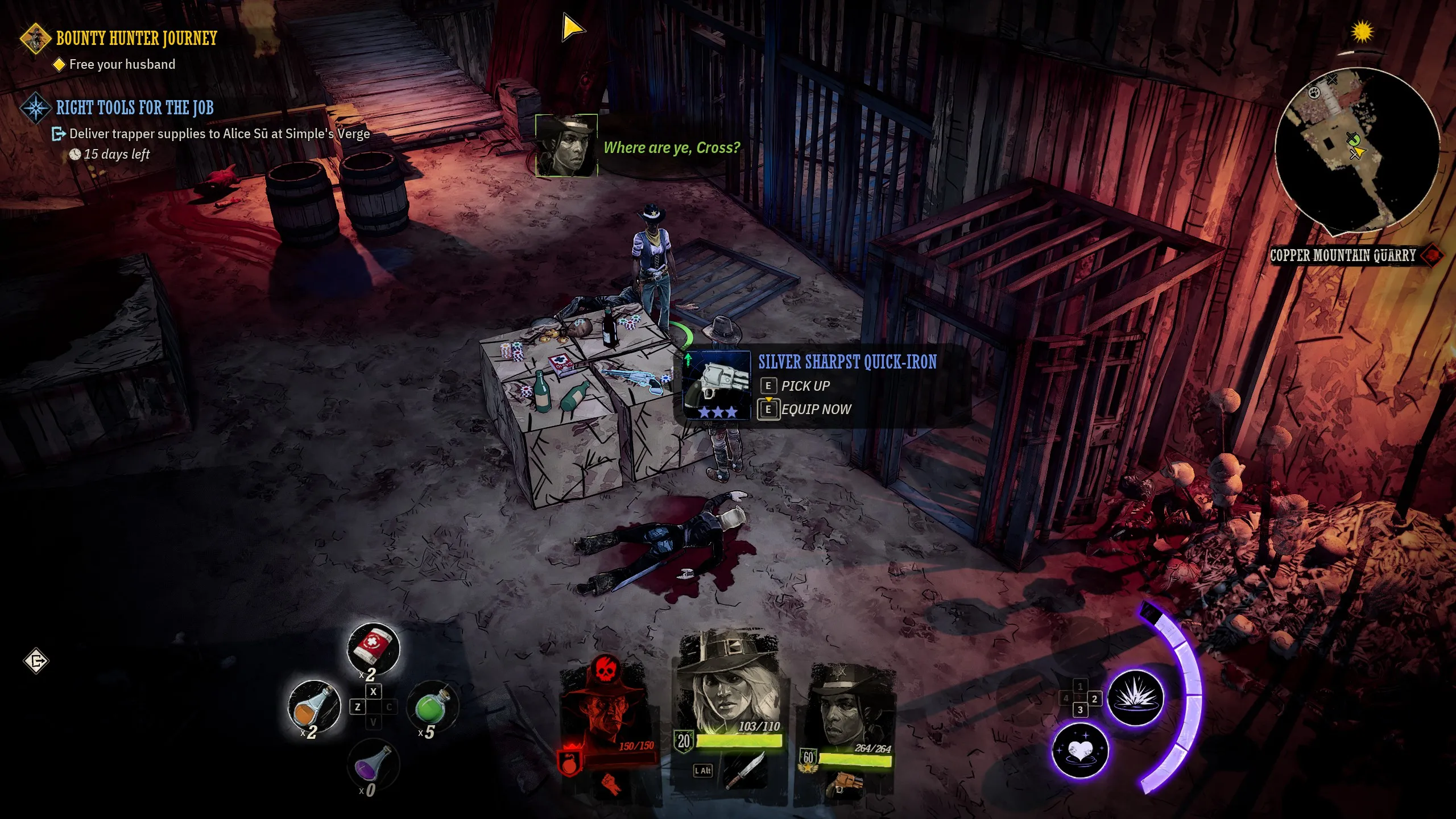1456x819 pixels.
Task: Click the diamond exit icon at left edge
Action: [x=36, y=661]
